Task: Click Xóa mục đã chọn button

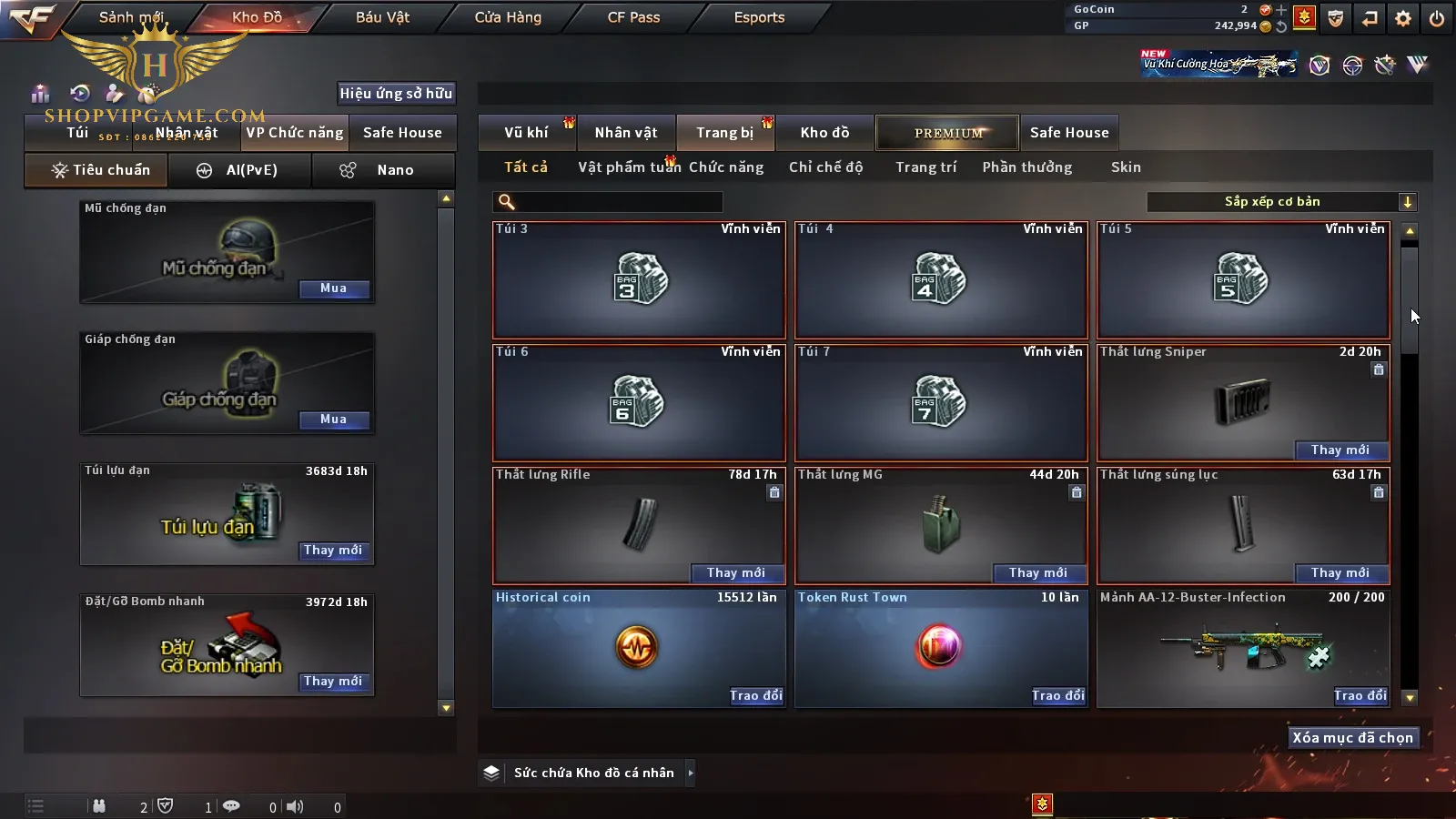Action: 1352,738
